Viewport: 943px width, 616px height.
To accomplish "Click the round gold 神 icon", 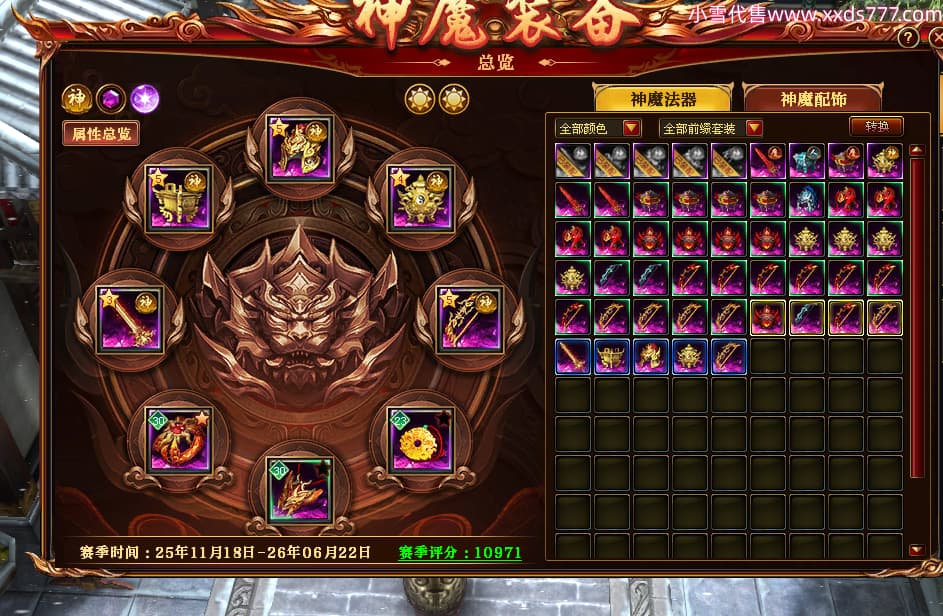I will tap(77, 99).
